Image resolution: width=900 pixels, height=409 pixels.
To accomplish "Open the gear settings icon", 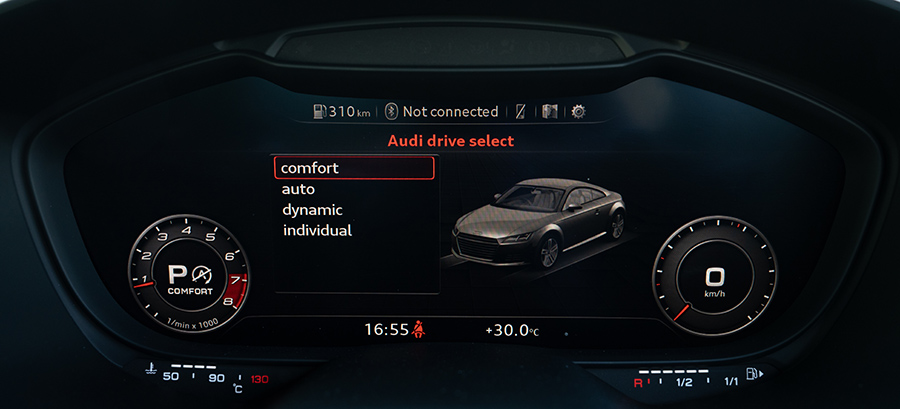I will [x=578, y=111].
